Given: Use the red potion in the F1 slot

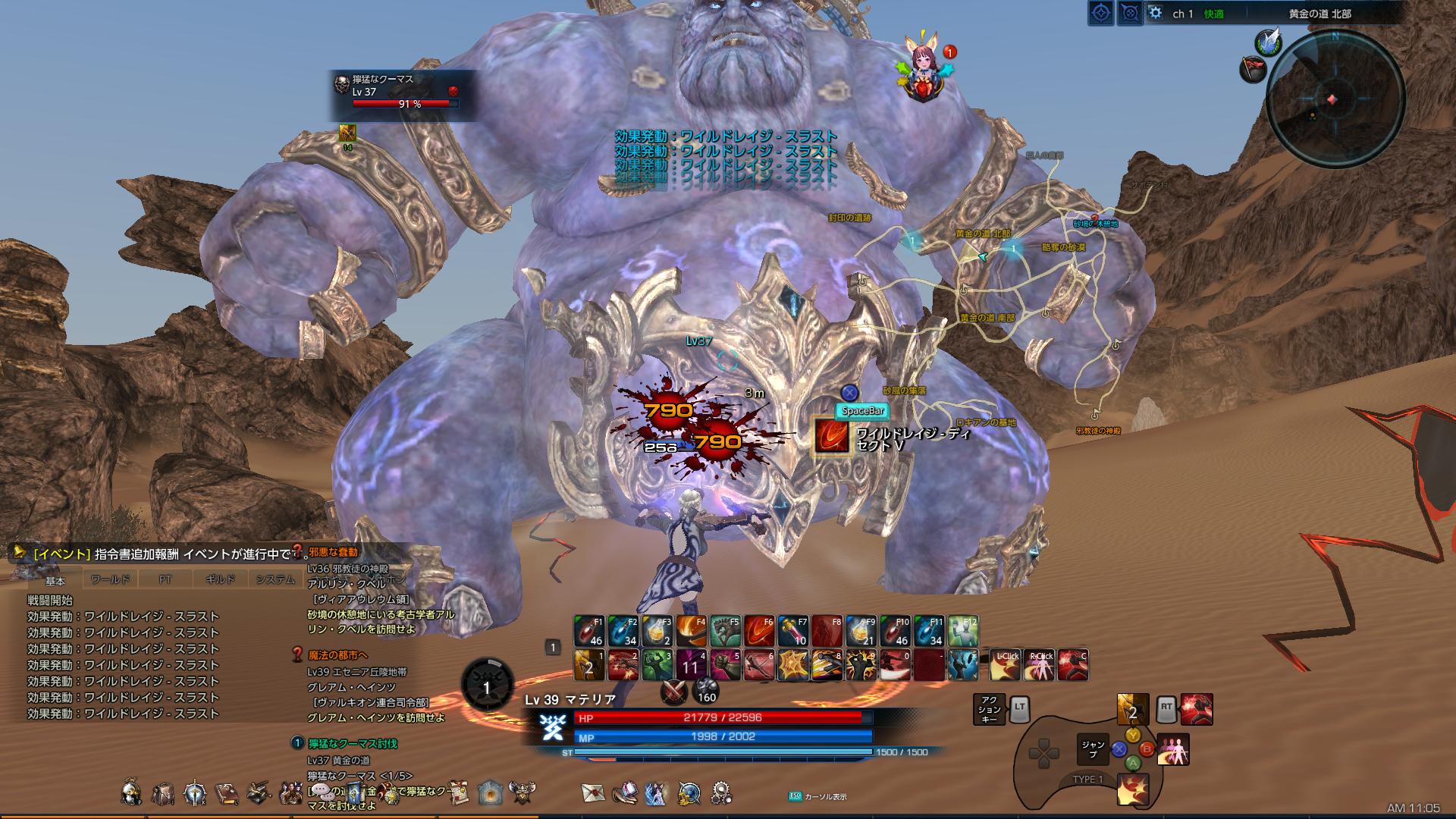Looking at the screenshot, I should pos(589,631).
